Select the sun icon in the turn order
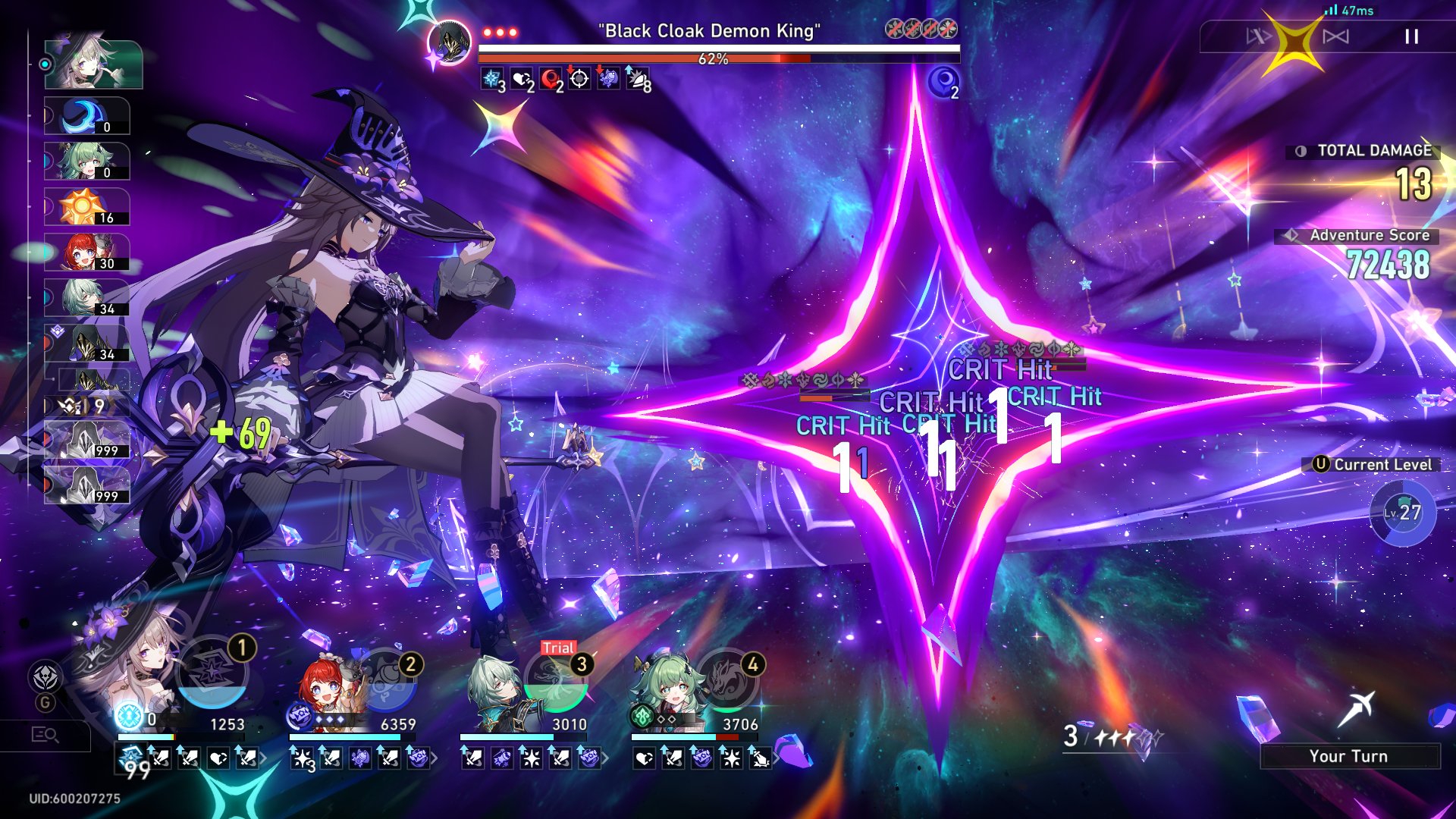Screen dimensions: 1456x819 point(86,207)
